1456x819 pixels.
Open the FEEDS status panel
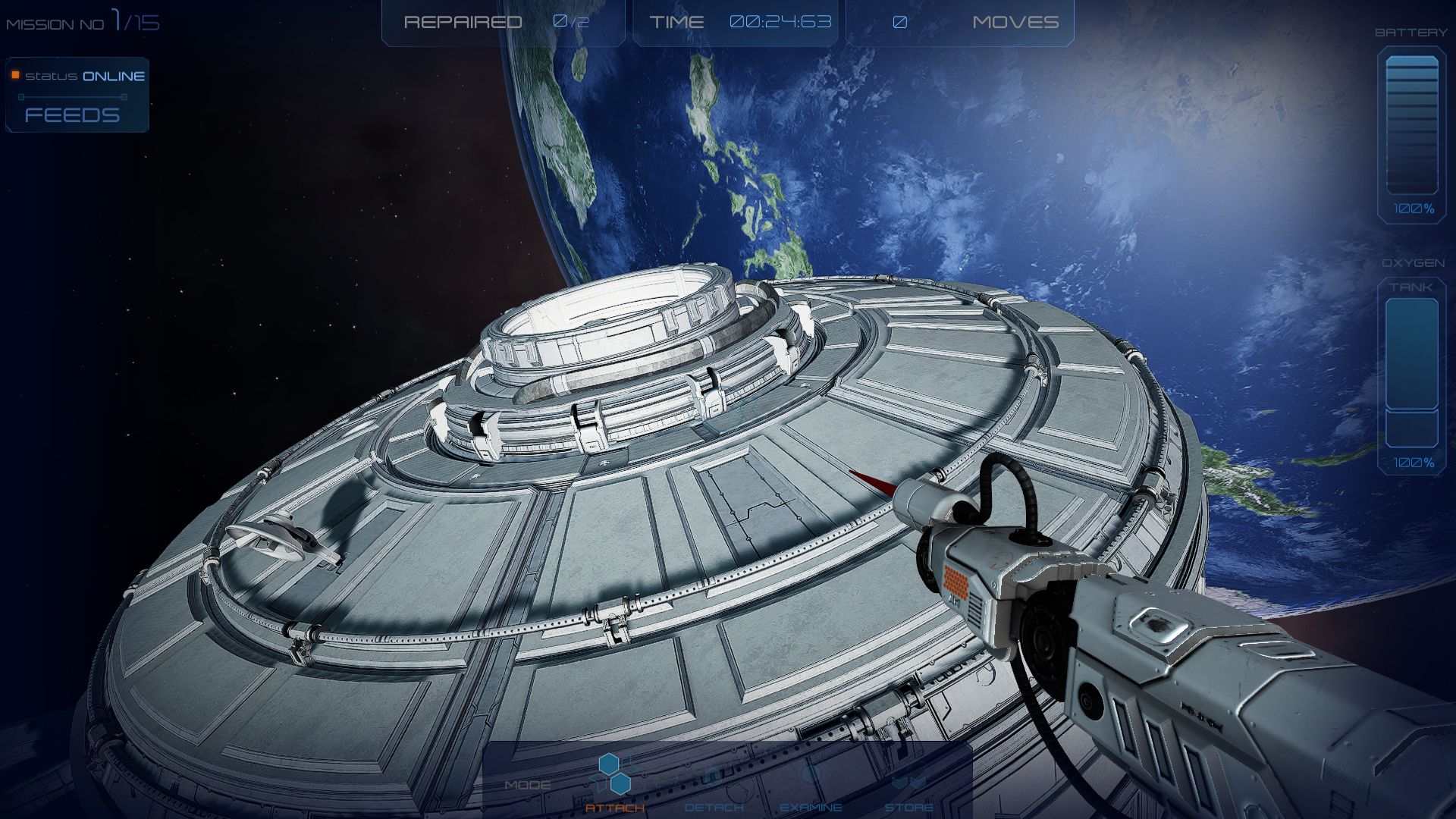click(73, 115)
